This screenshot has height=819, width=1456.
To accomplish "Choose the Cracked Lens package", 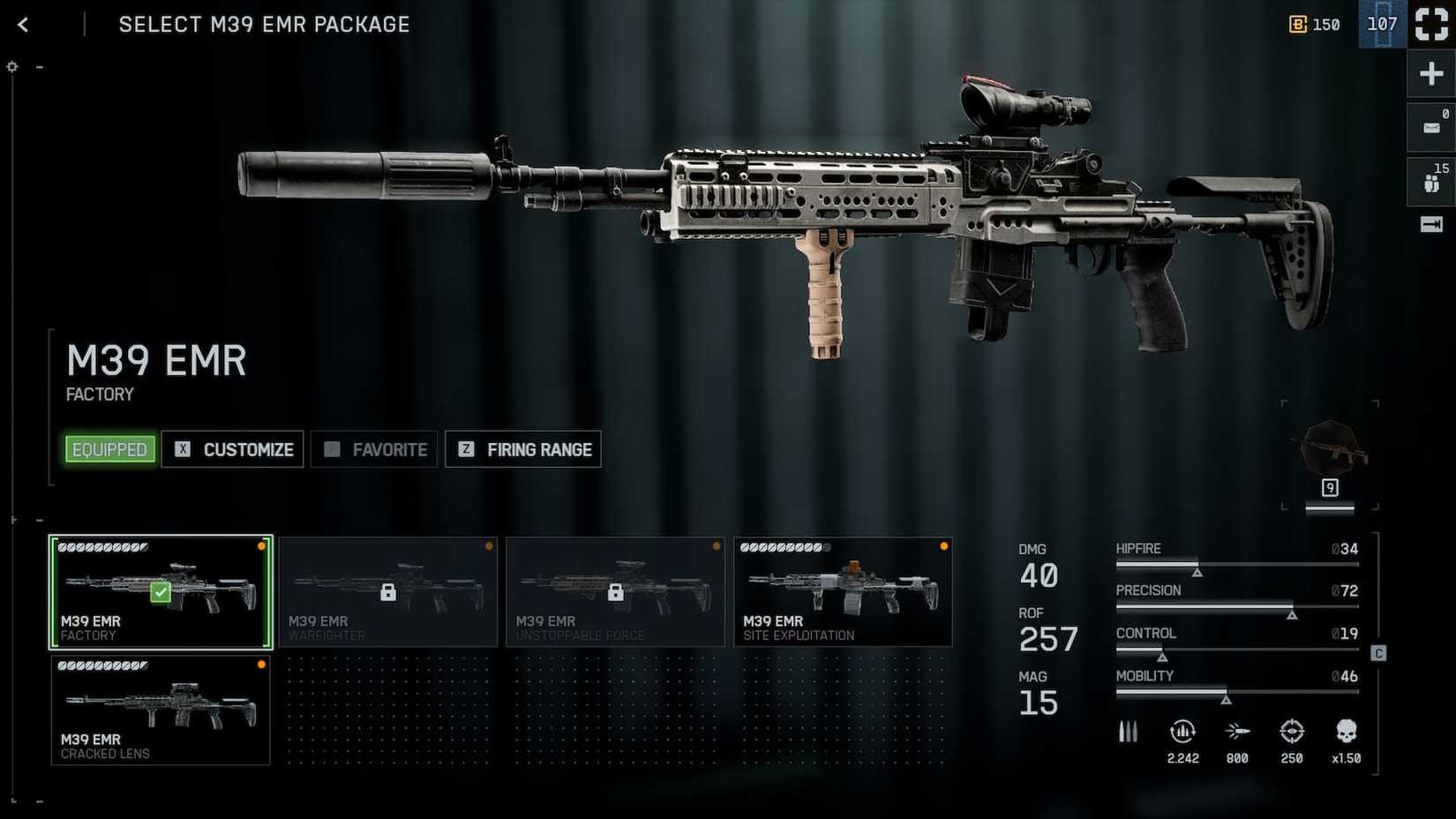I will click(161, 710).
